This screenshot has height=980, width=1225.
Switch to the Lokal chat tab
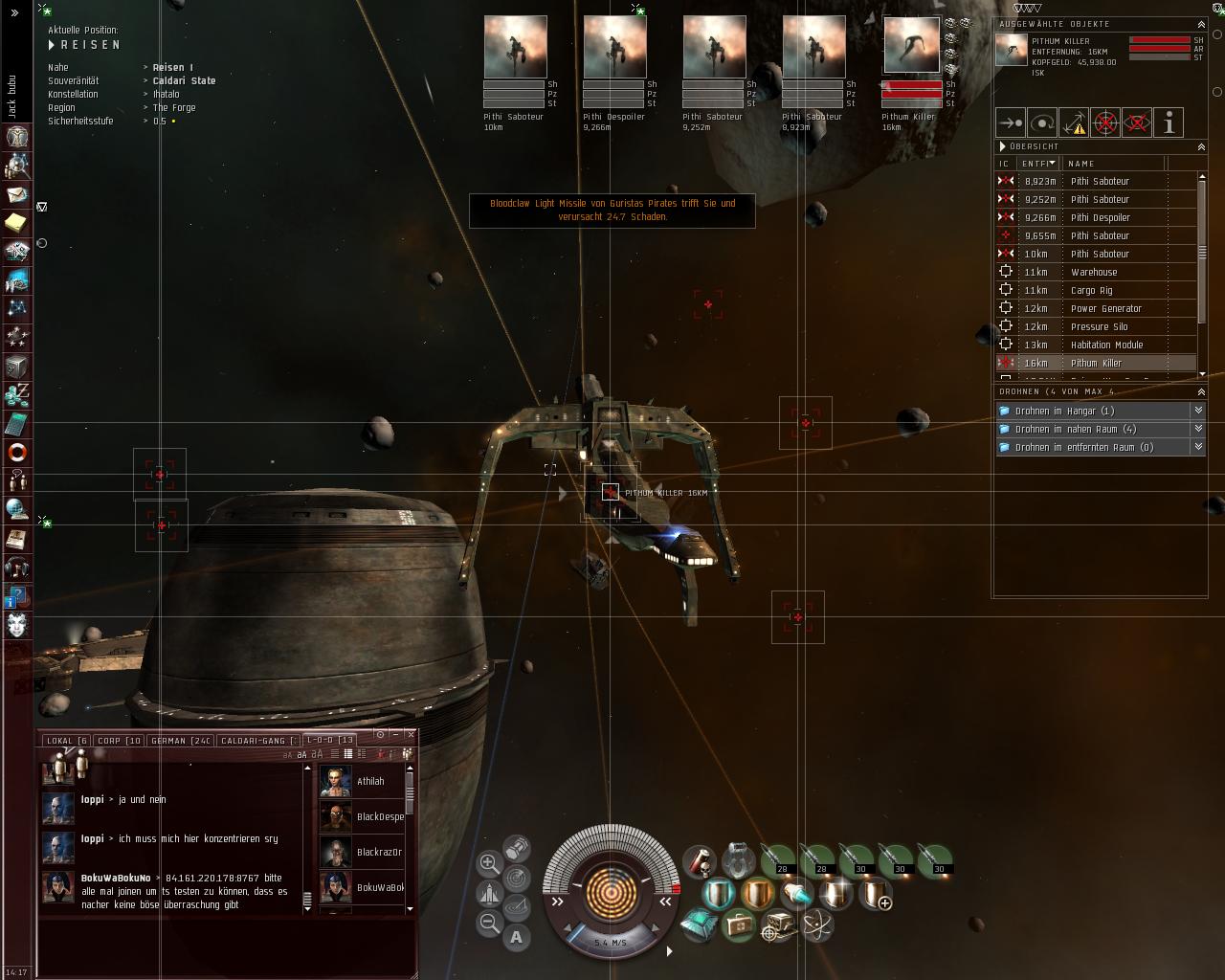pyautogui.click(x=66, y=741)
